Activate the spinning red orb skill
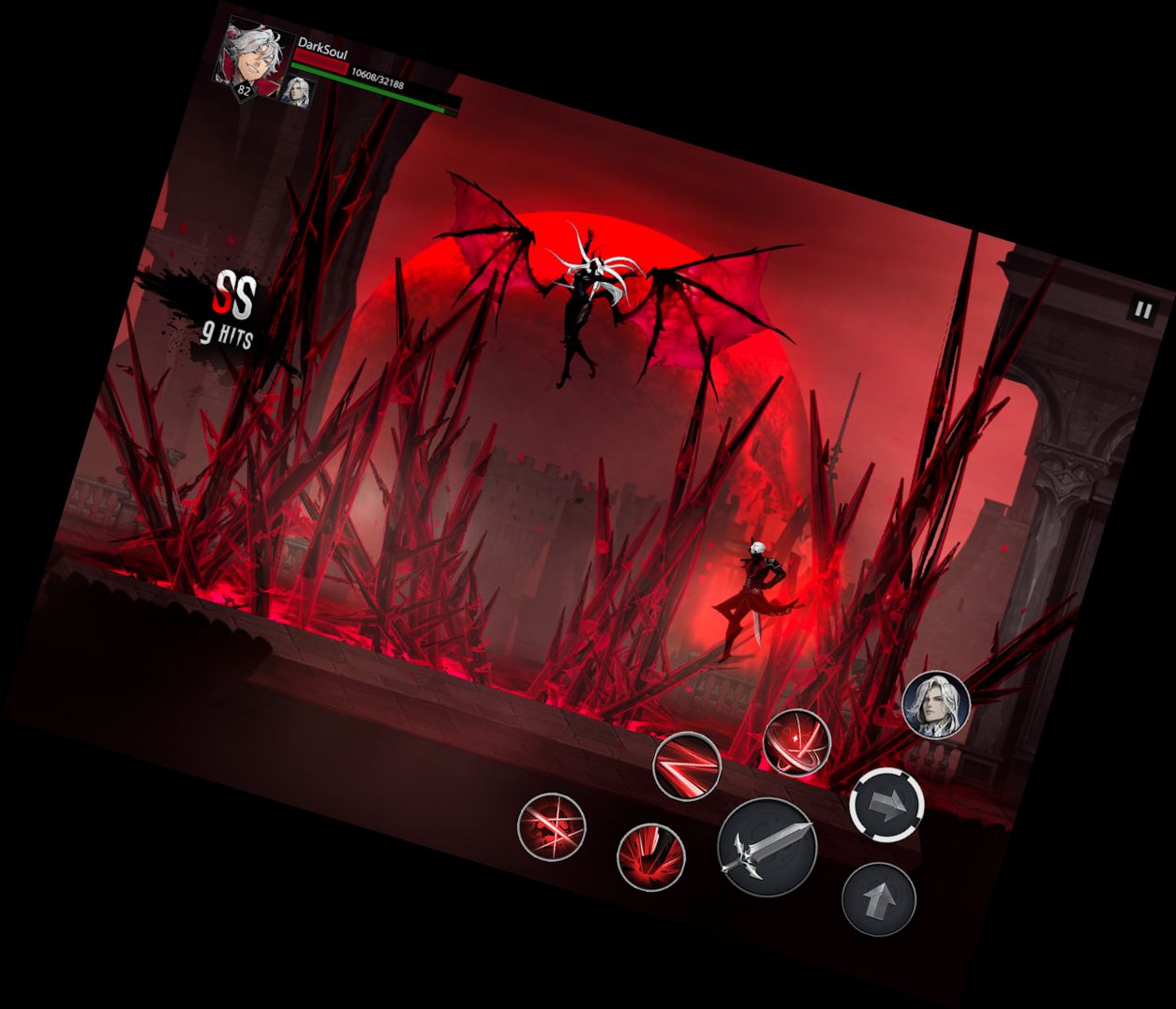 (797, 742)
